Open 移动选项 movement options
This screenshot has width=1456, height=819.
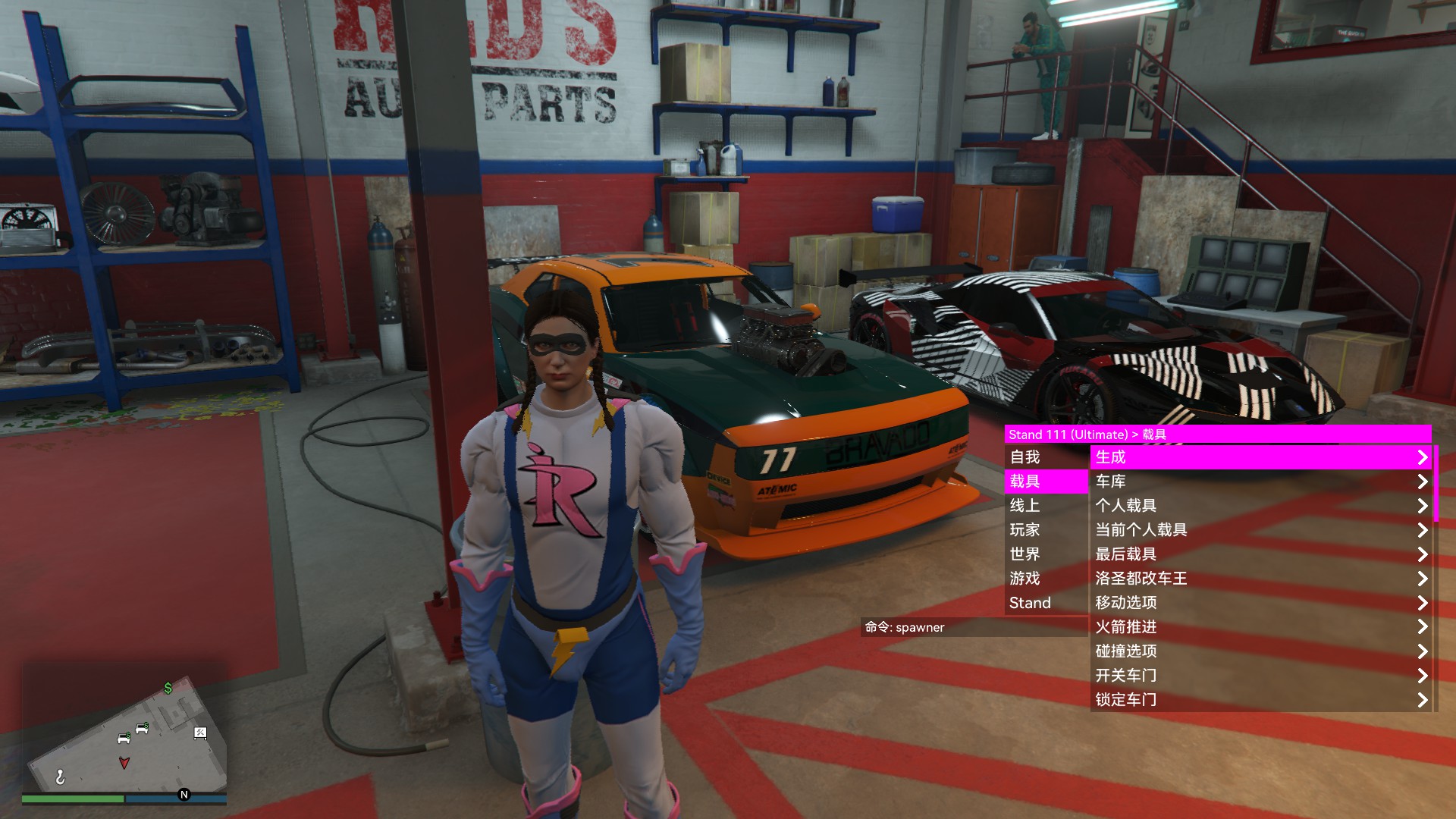1259,603
